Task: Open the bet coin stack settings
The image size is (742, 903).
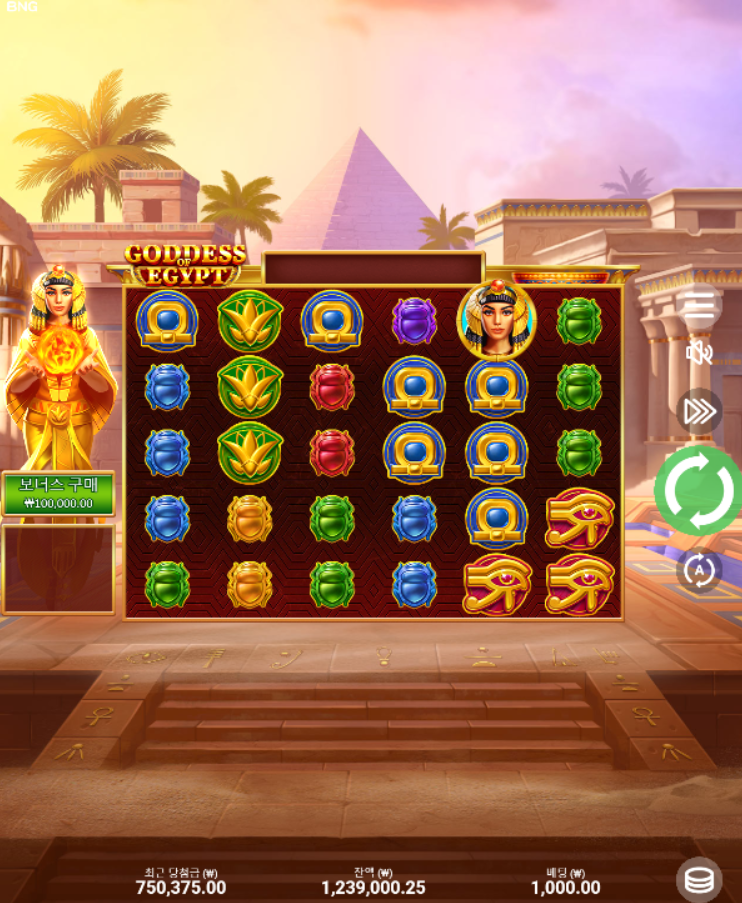Action: click(699, 880)
